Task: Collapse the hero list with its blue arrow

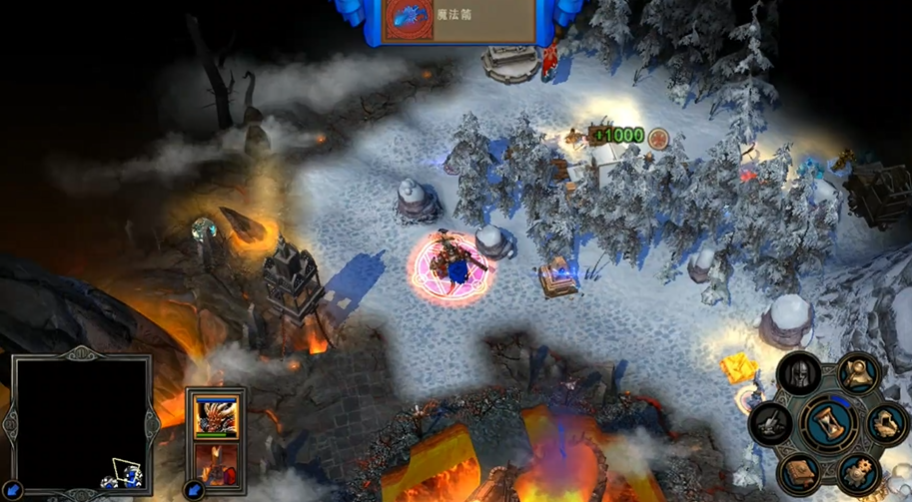Action: point(196,490)
